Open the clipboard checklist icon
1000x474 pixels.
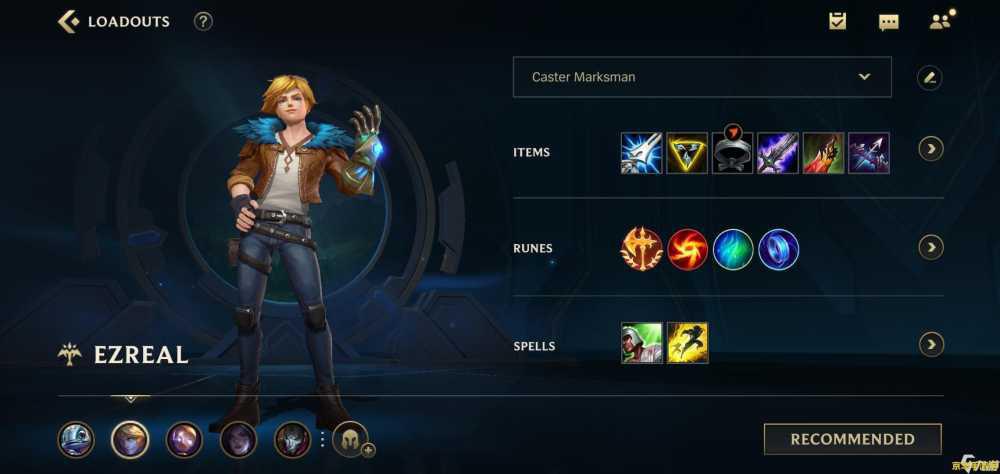point(838,21)
